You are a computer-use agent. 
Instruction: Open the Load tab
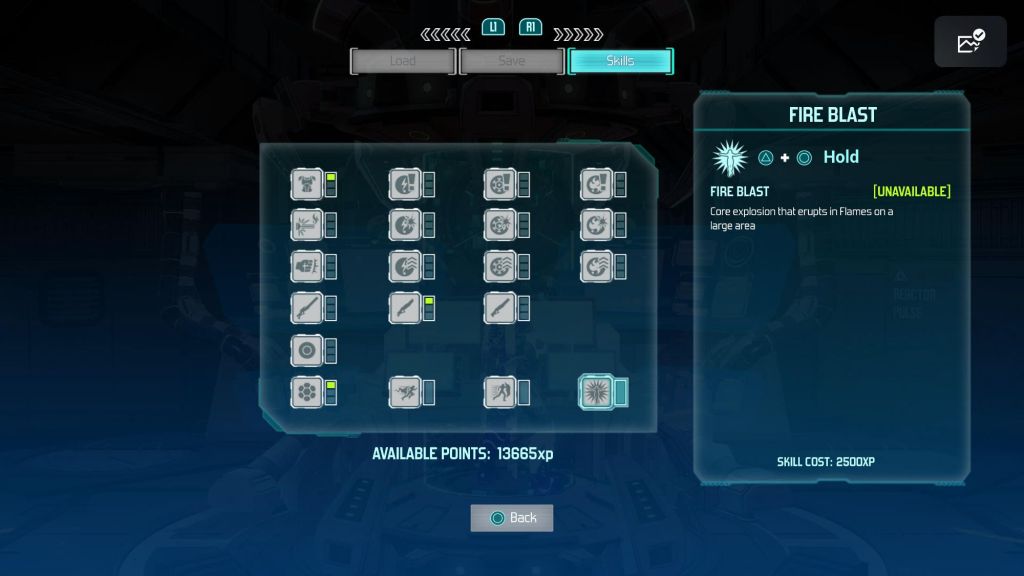point(403,61)
